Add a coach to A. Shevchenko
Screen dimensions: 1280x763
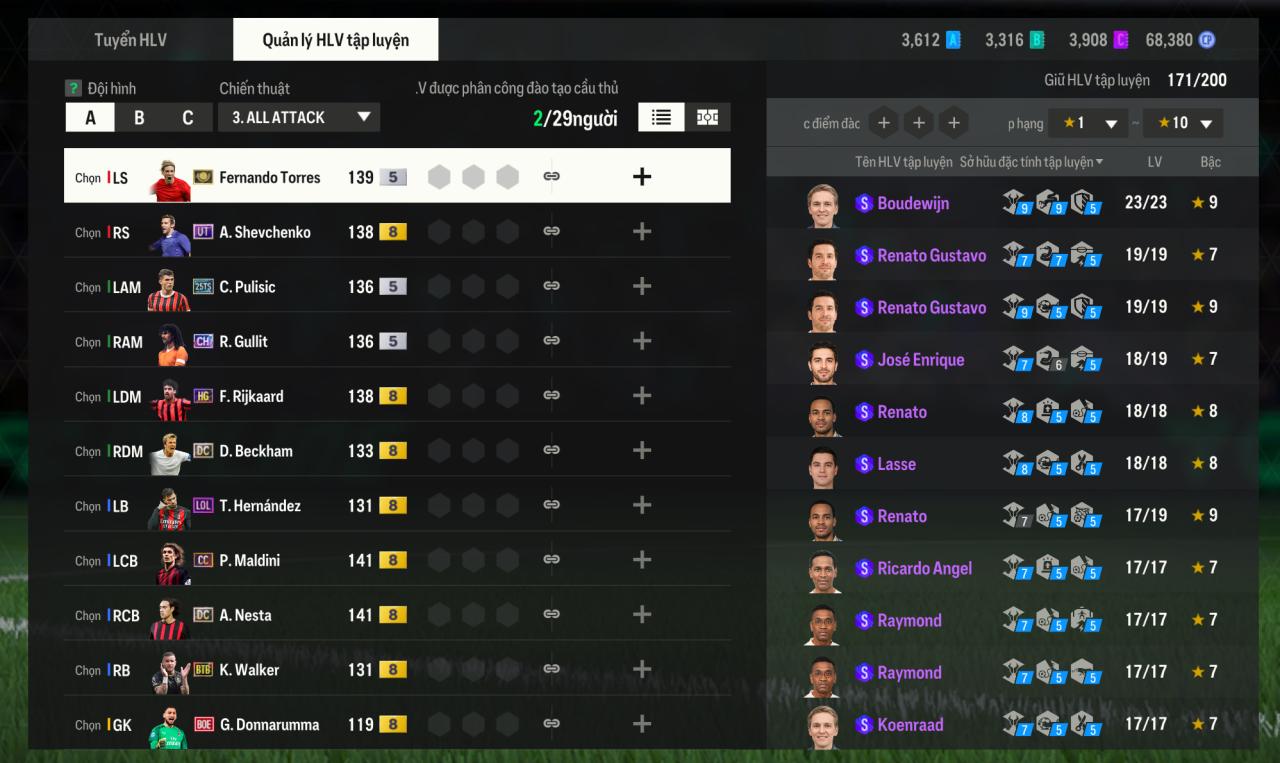coord(642,232)
